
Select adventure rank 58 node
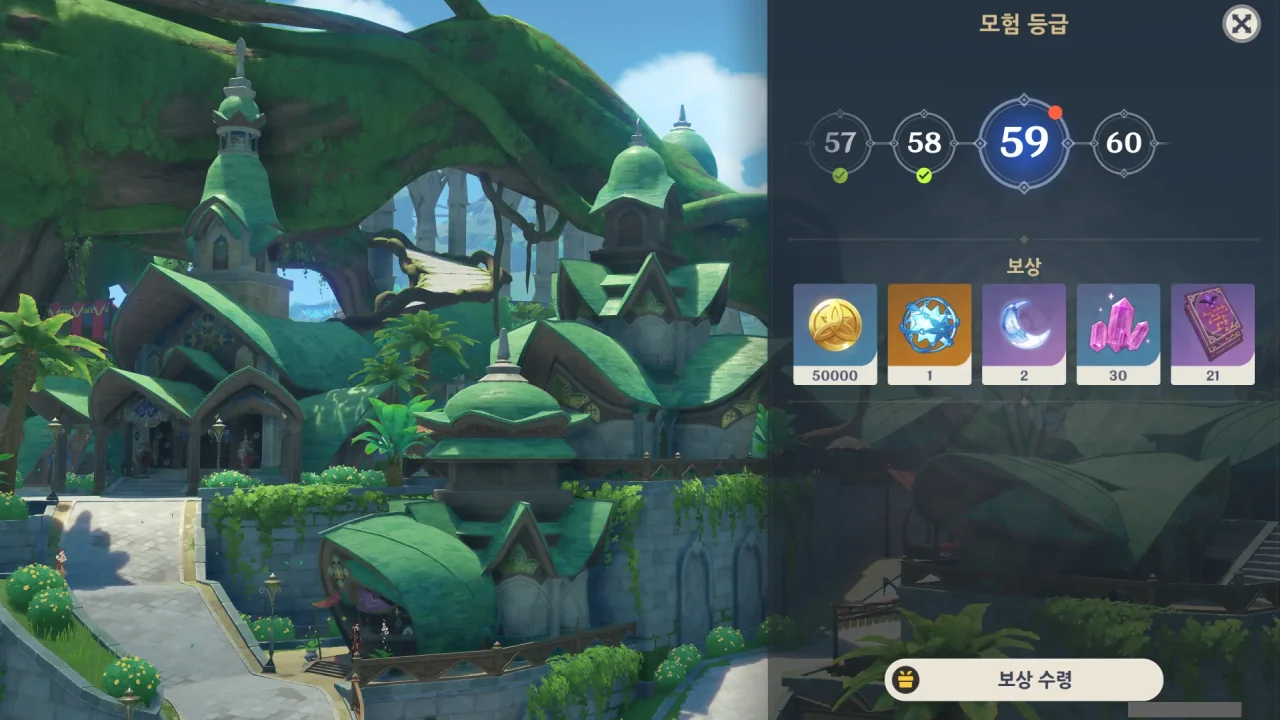(x=924, y=143)
